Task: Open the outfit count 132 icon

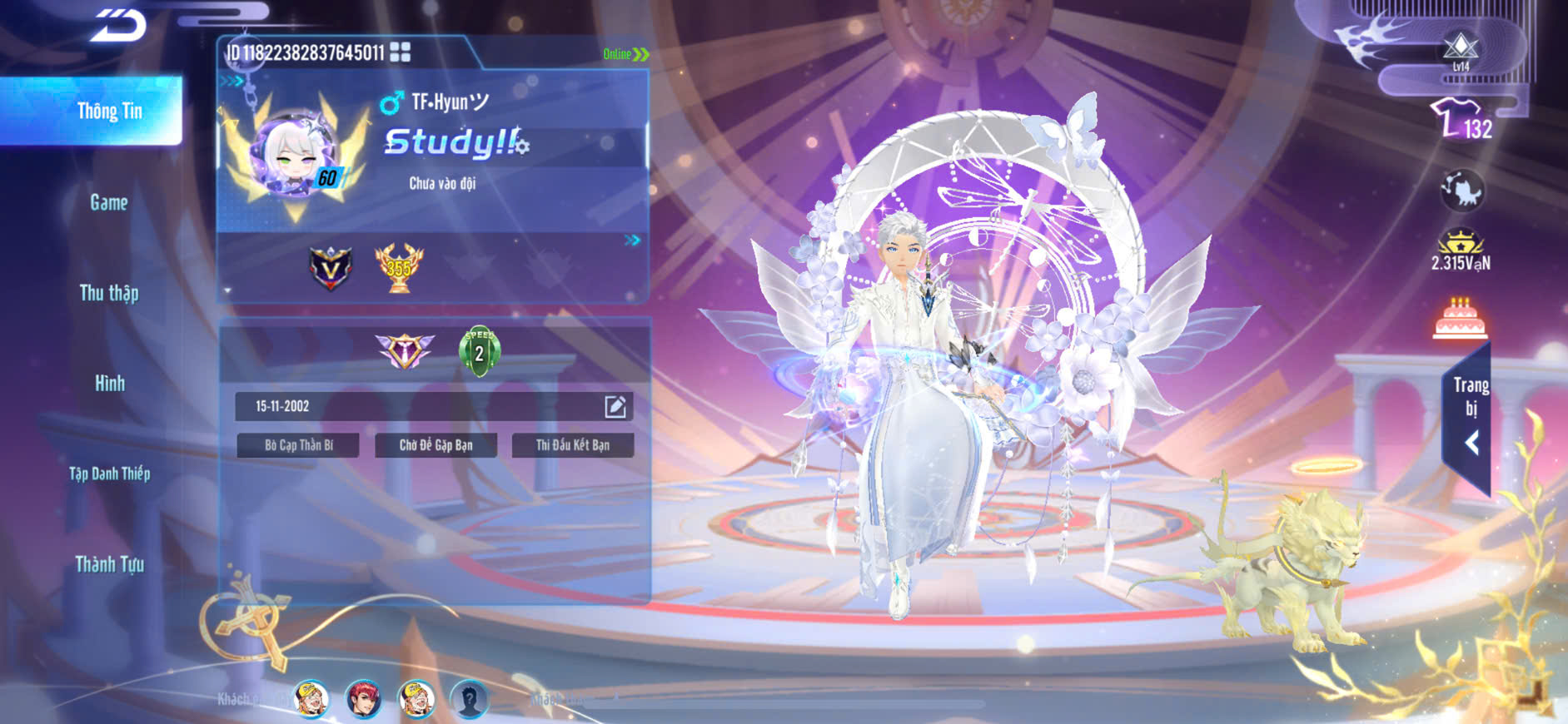Action: click(x=1461, y=121)
